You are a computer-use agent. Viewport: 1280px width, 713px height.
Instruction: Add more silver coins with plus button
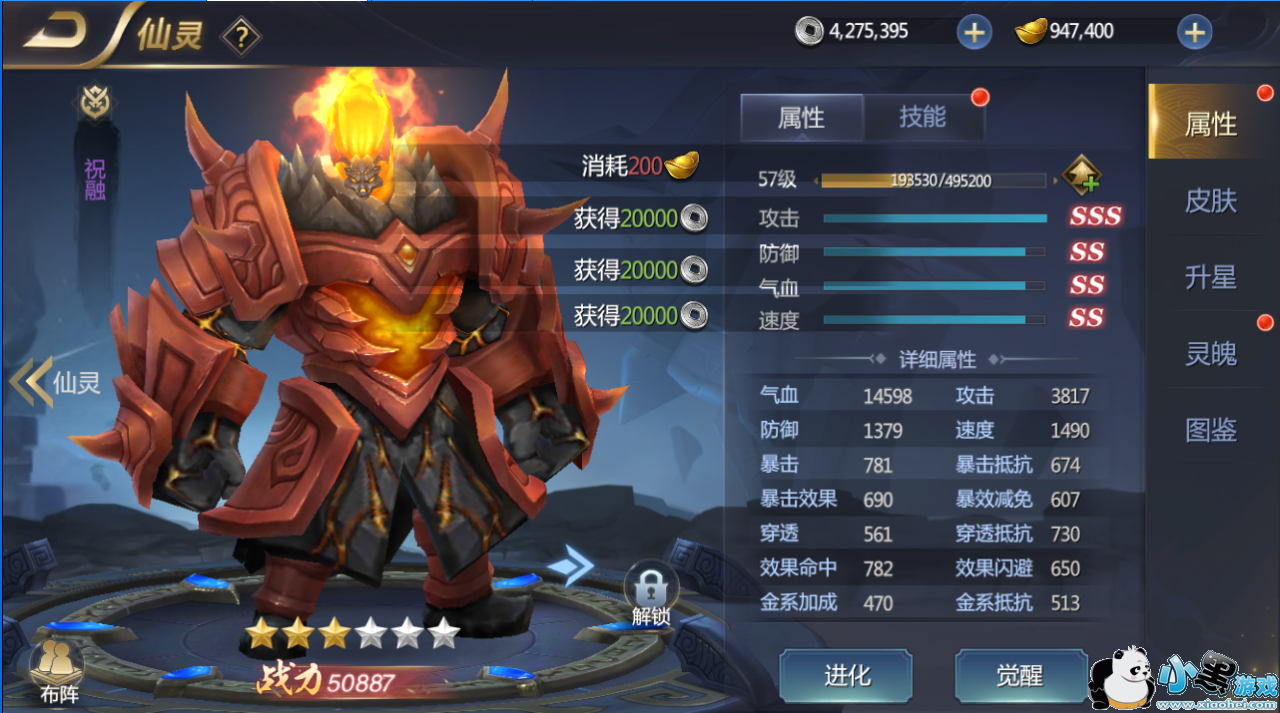[x=973, y=32]
